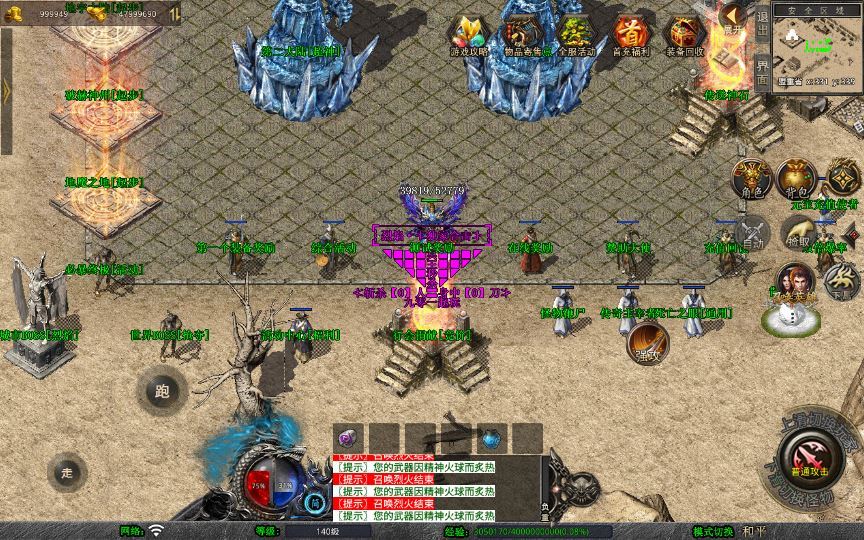Screen dimensions: 864x540
Task: Open the 物品寄售 consignment shop
Action: (x=523, y=34)
